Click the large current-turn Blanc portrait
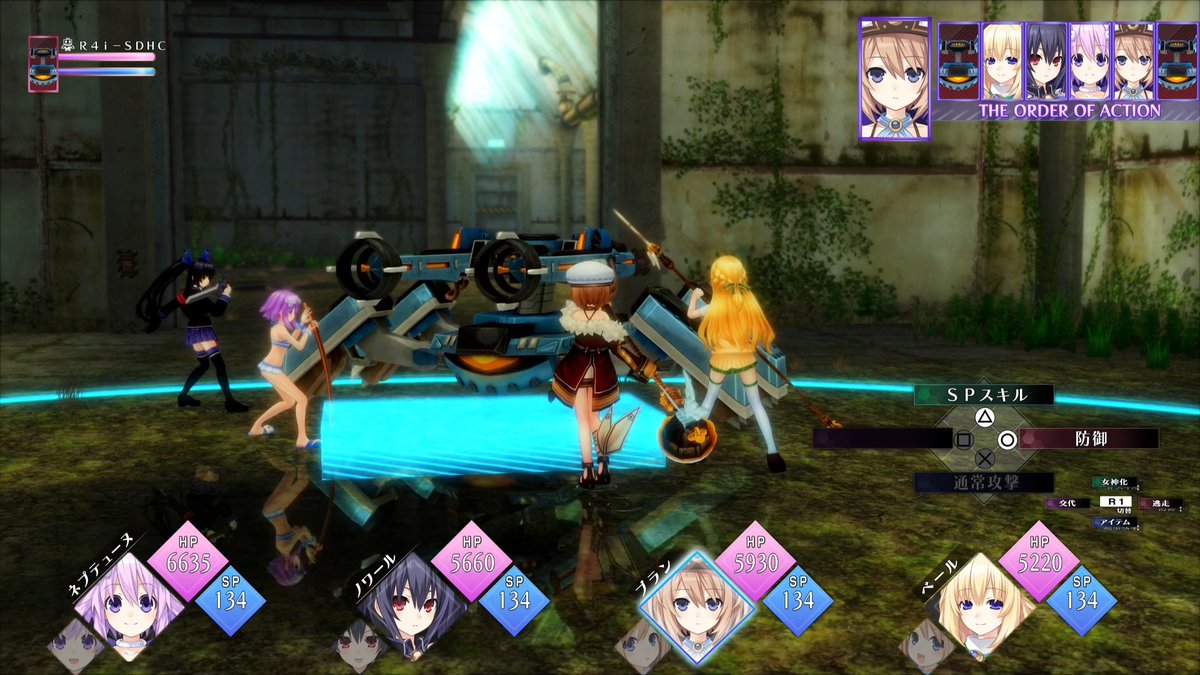 tap(895, 78)
